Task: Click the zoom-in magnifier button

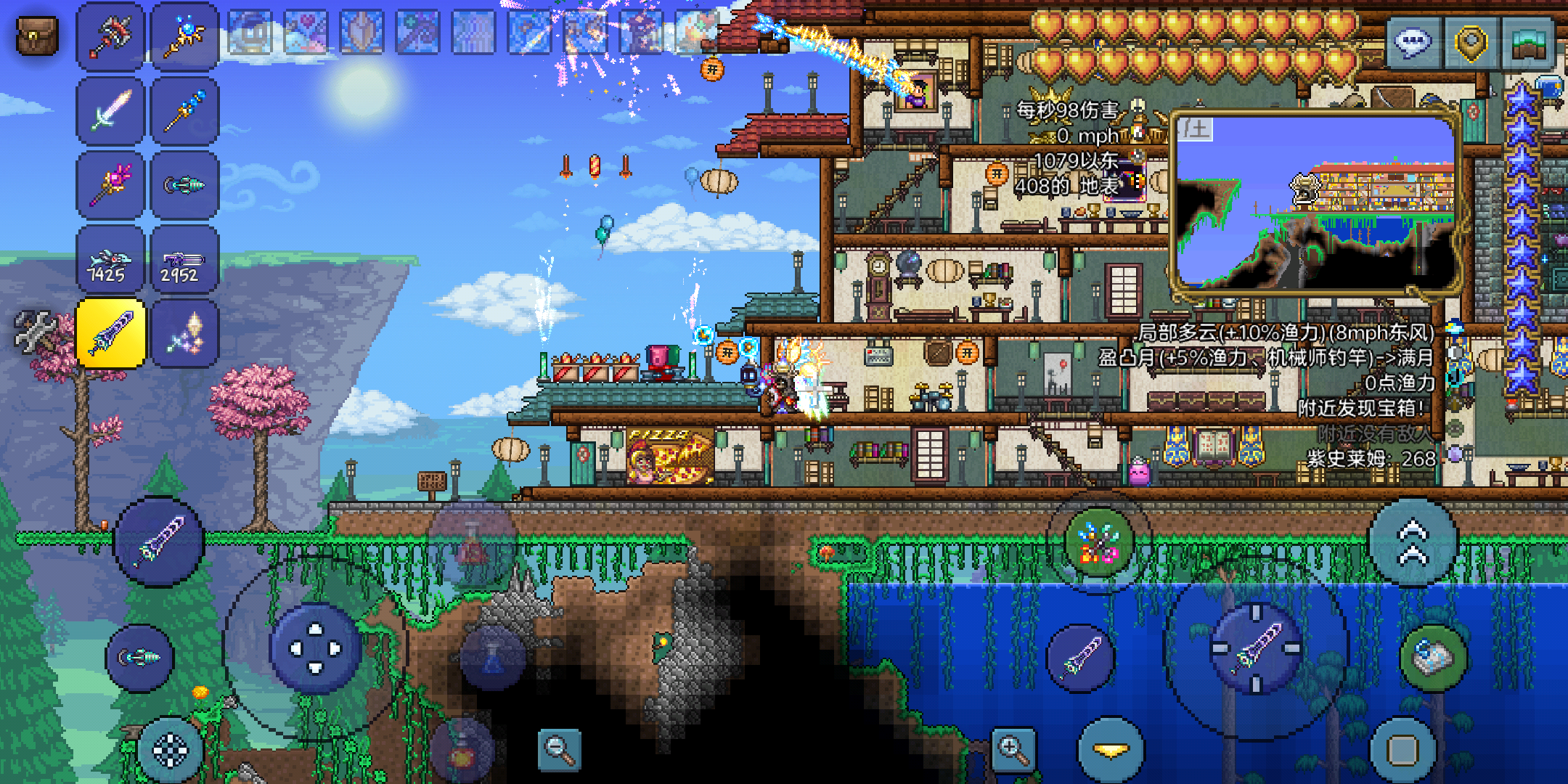Action: (x=1013, y=748)
